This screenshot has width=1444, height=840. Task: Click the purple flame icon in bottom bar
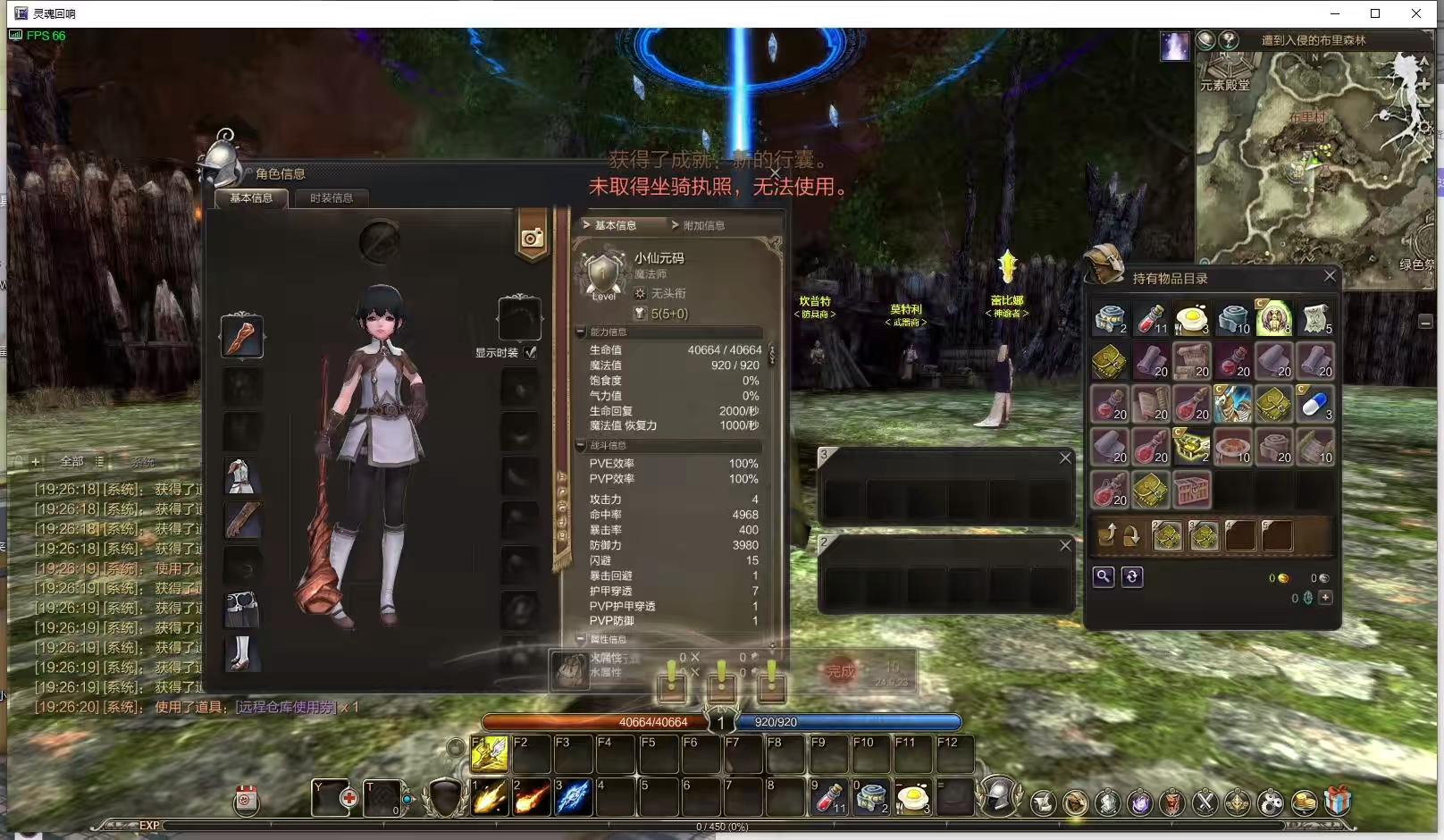[1139, 802]
